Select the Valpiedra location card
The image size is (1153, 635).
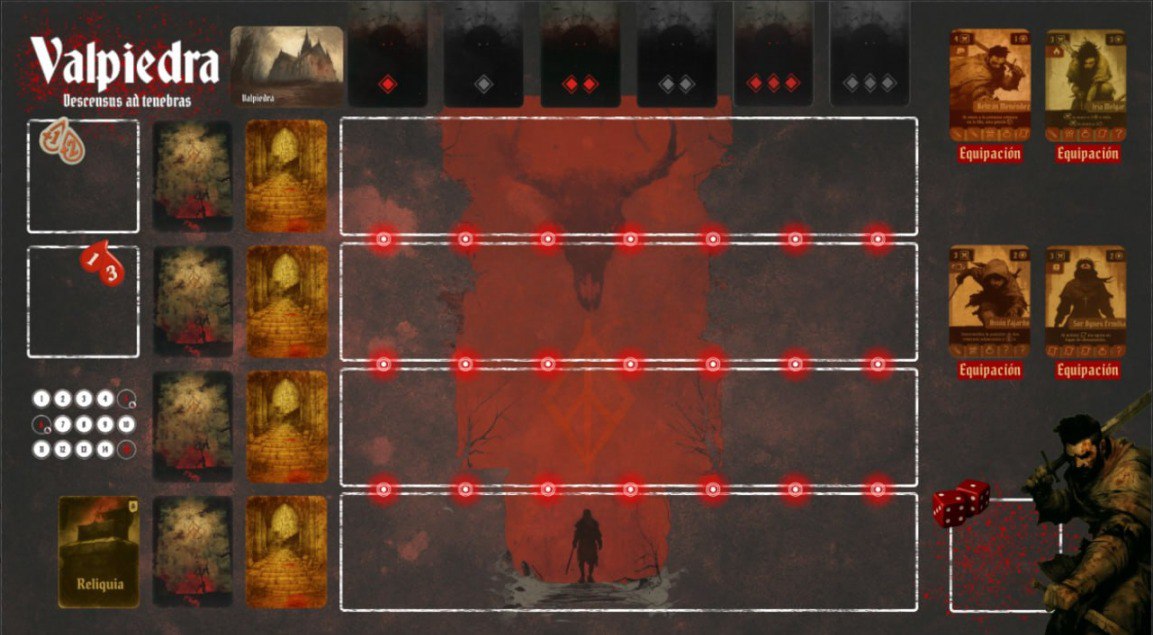pos(287,66)
